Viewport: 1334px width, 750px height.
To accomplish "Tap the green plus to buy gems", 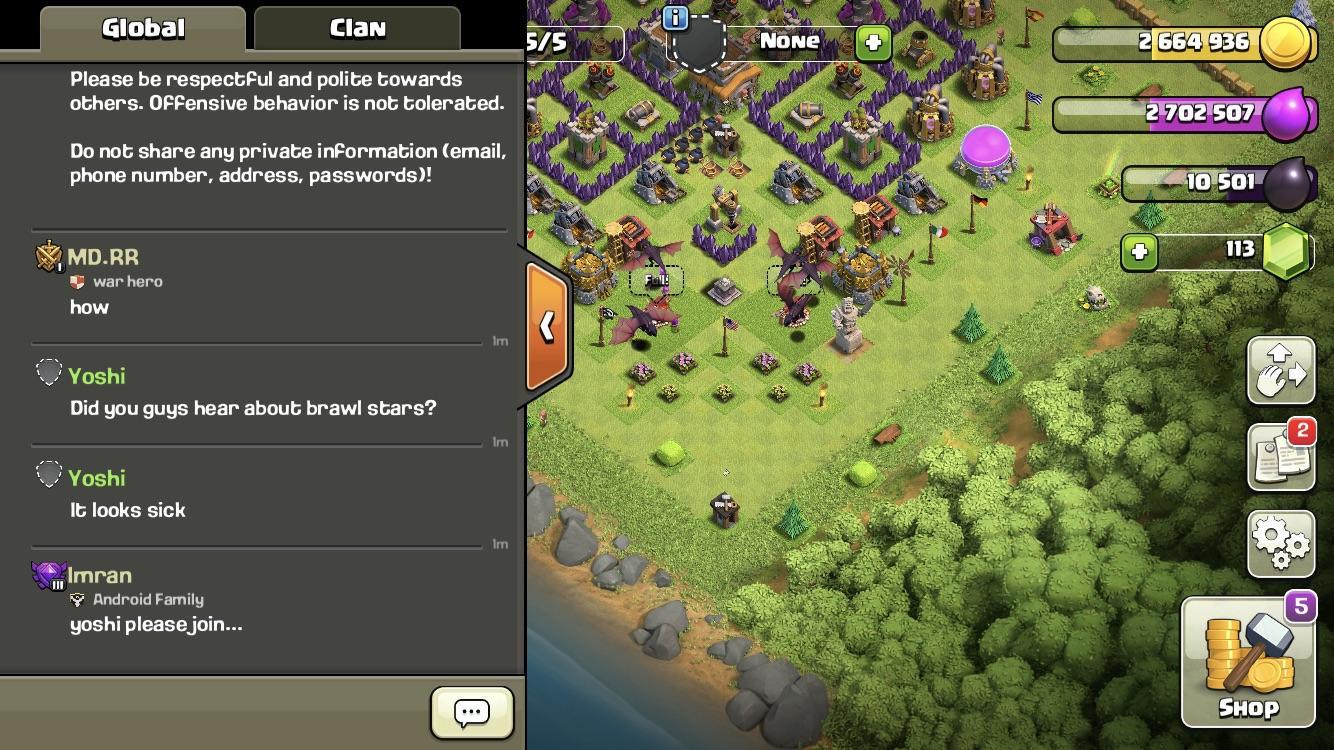I will pos(1140,253).
